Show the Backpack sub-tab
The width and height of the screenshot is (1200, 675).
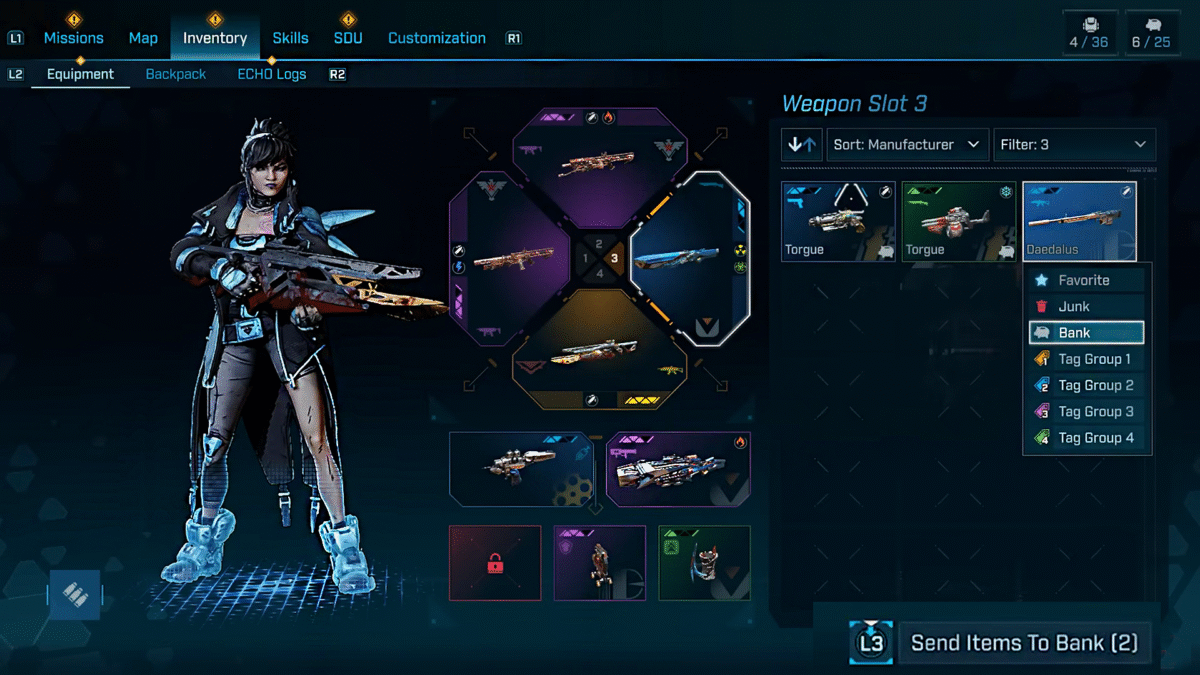click(x=176, y=74)
